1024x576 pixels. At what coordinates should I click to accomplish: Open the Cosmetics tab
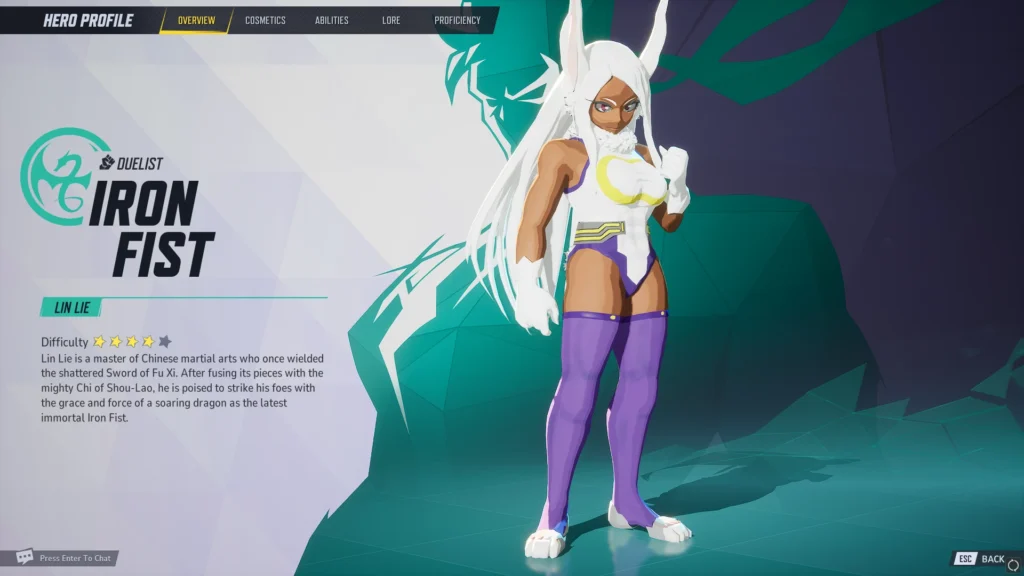265,20
